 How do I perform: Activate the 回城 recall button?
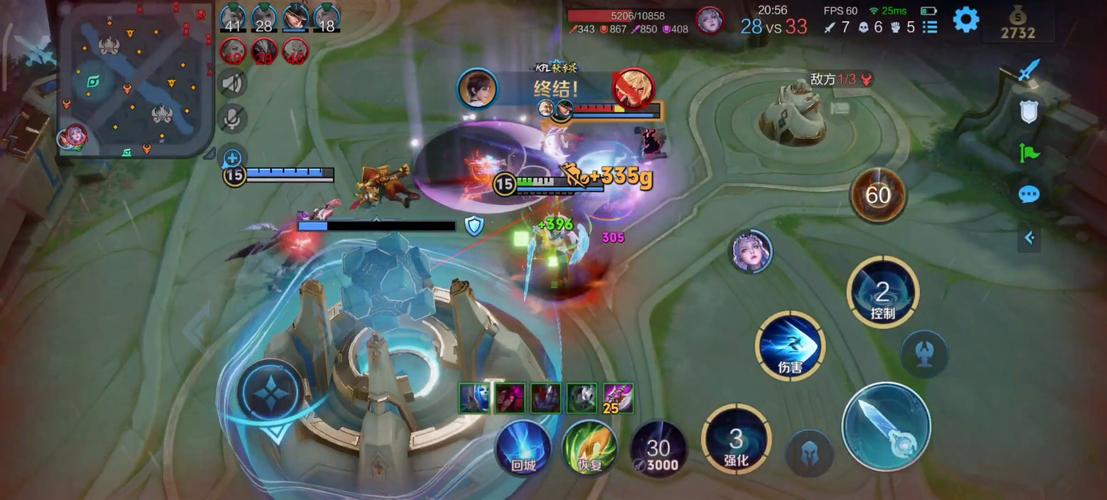click(525, 446)
